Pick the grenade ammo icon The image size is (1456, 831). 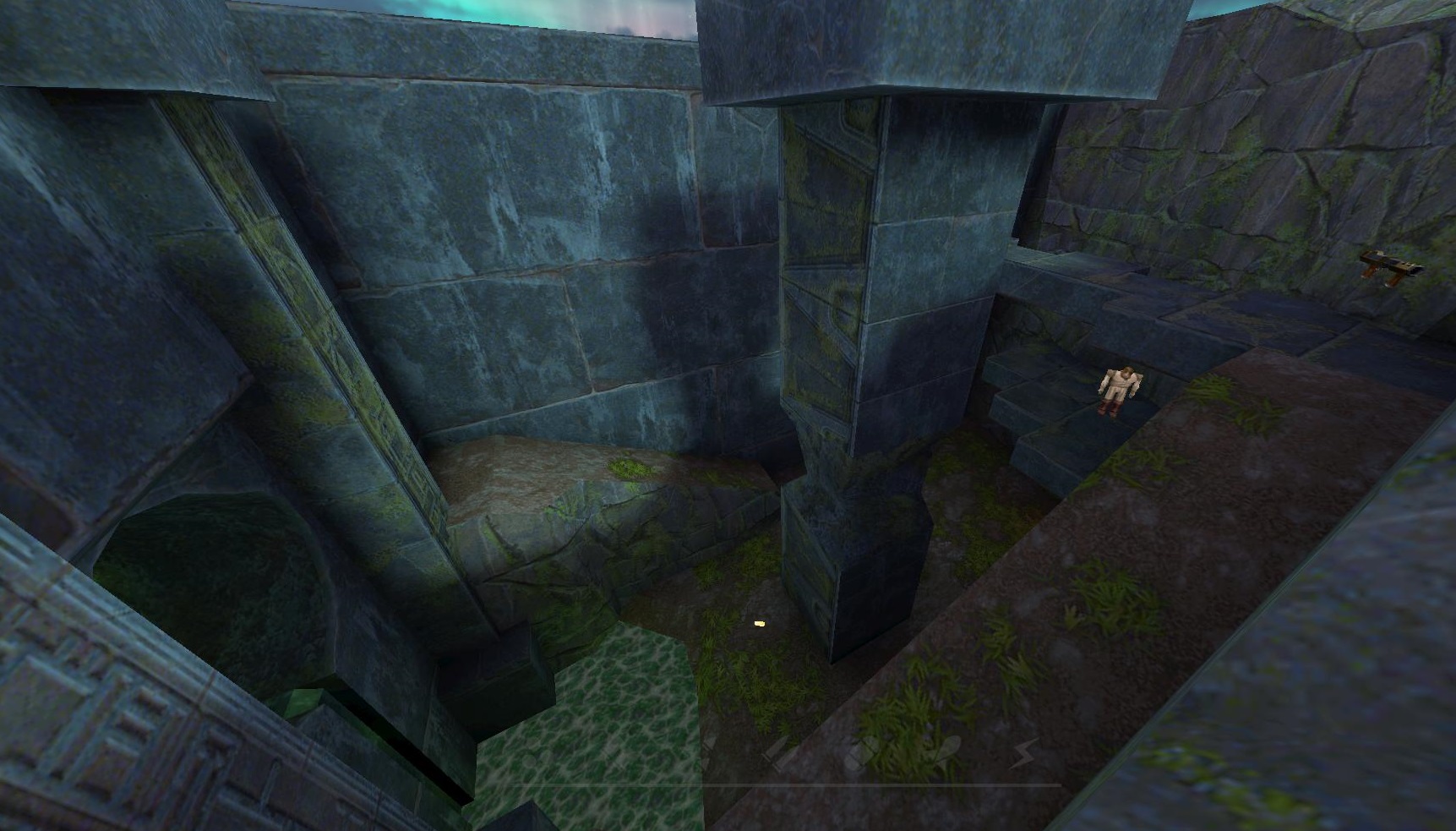point(860,752)
